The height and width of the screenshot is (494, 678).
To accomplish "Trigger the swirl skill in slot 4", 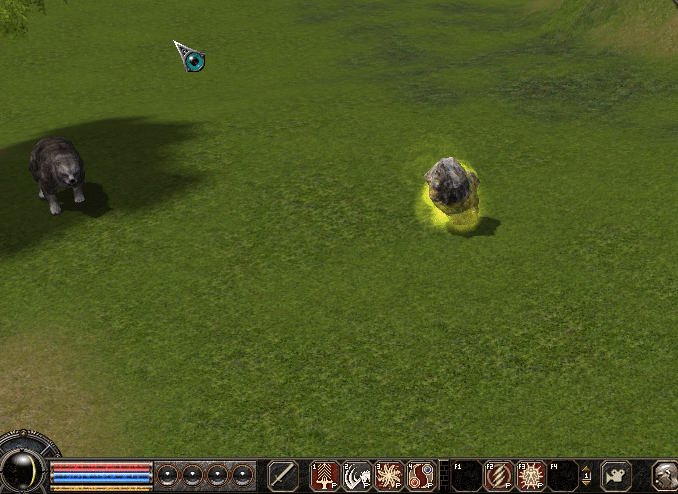I will [x=420, y=476].
